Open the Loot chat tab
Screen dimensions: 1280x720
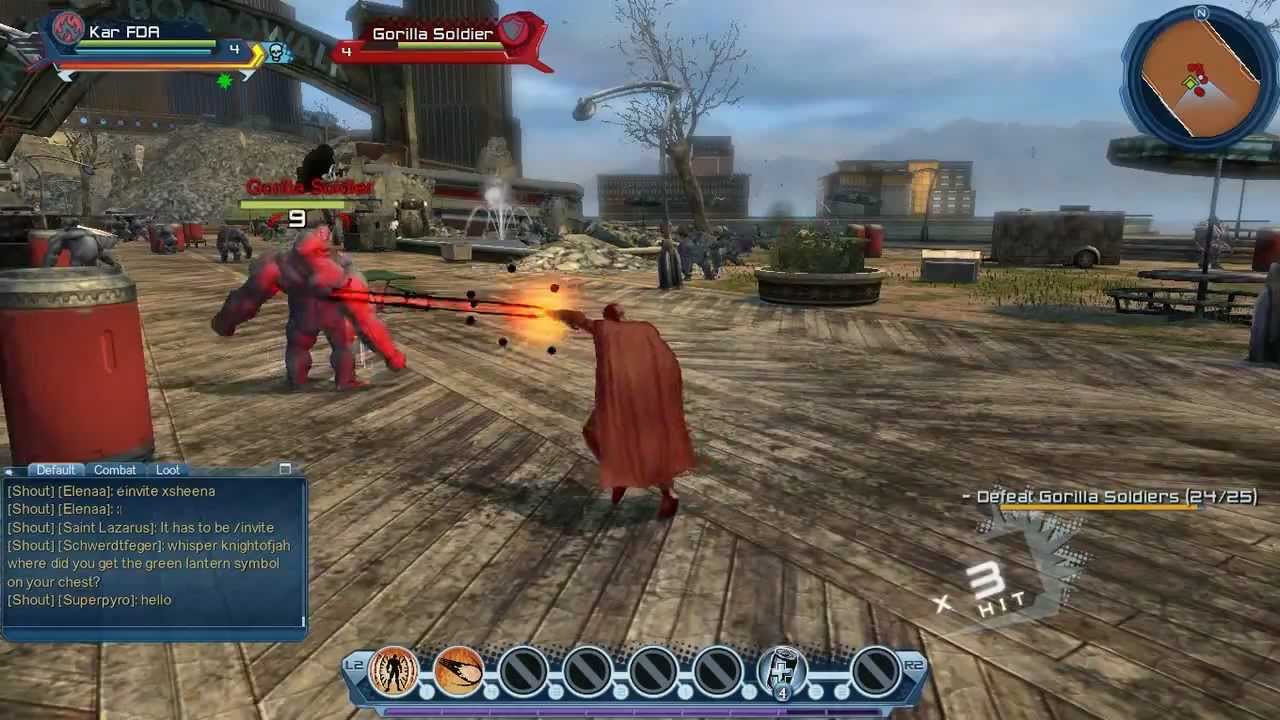click(x=168, y=470)
